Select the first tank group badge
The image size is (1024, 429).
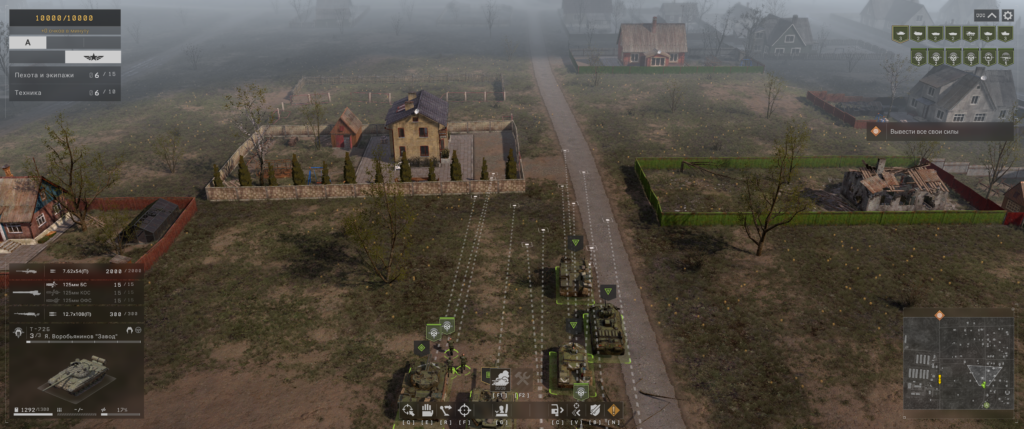click(901, 35)
